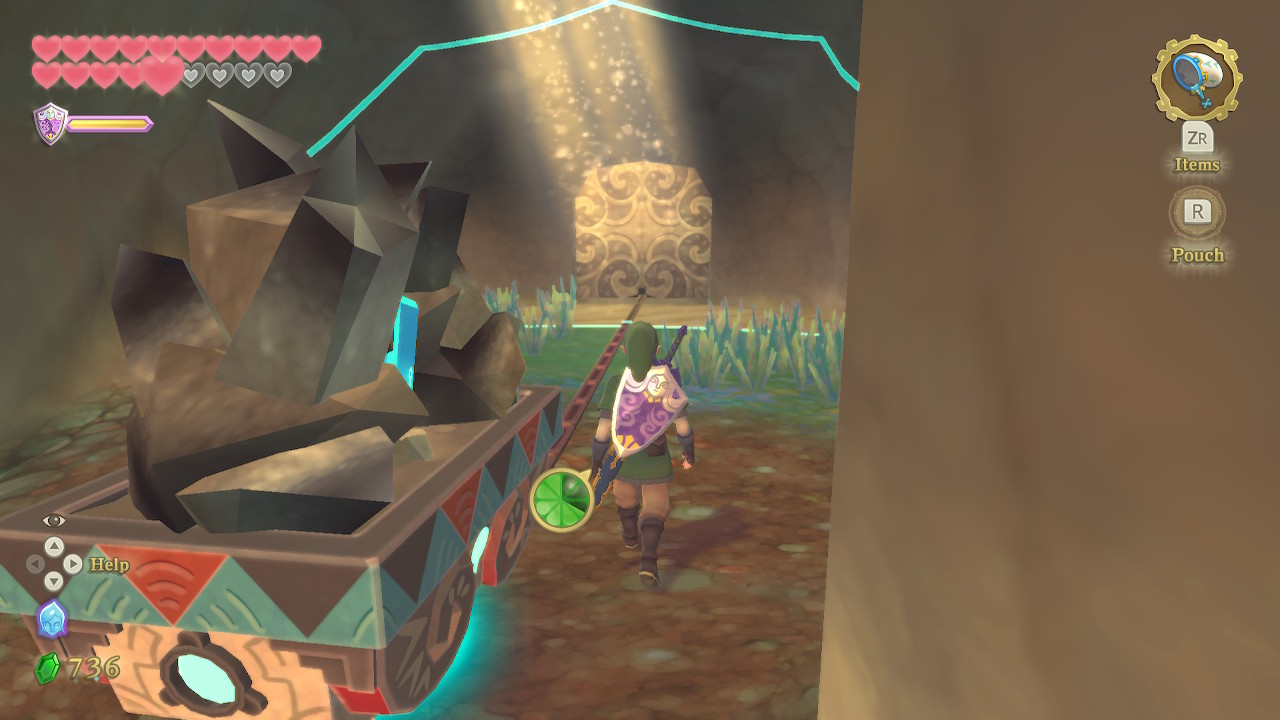Click the purple shield icon
Viewport: 1280px width, 720px height.
coord(50,123)
